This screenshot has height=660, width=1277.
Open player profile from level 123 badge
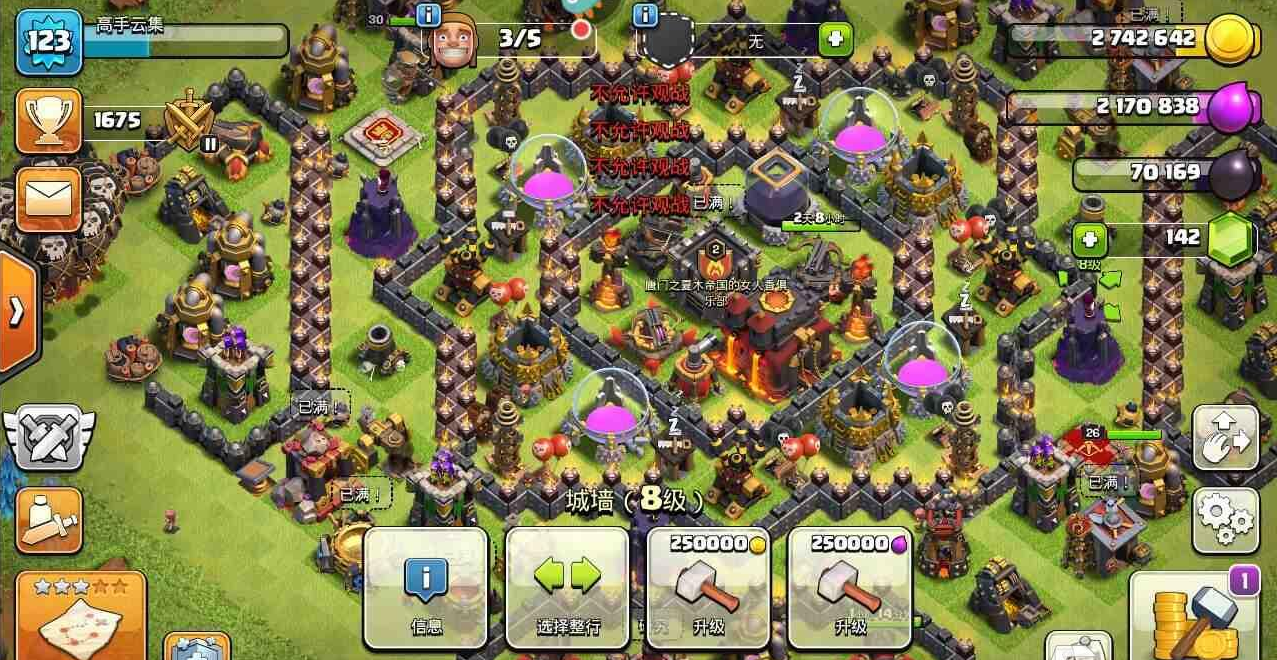pos(48,41)
